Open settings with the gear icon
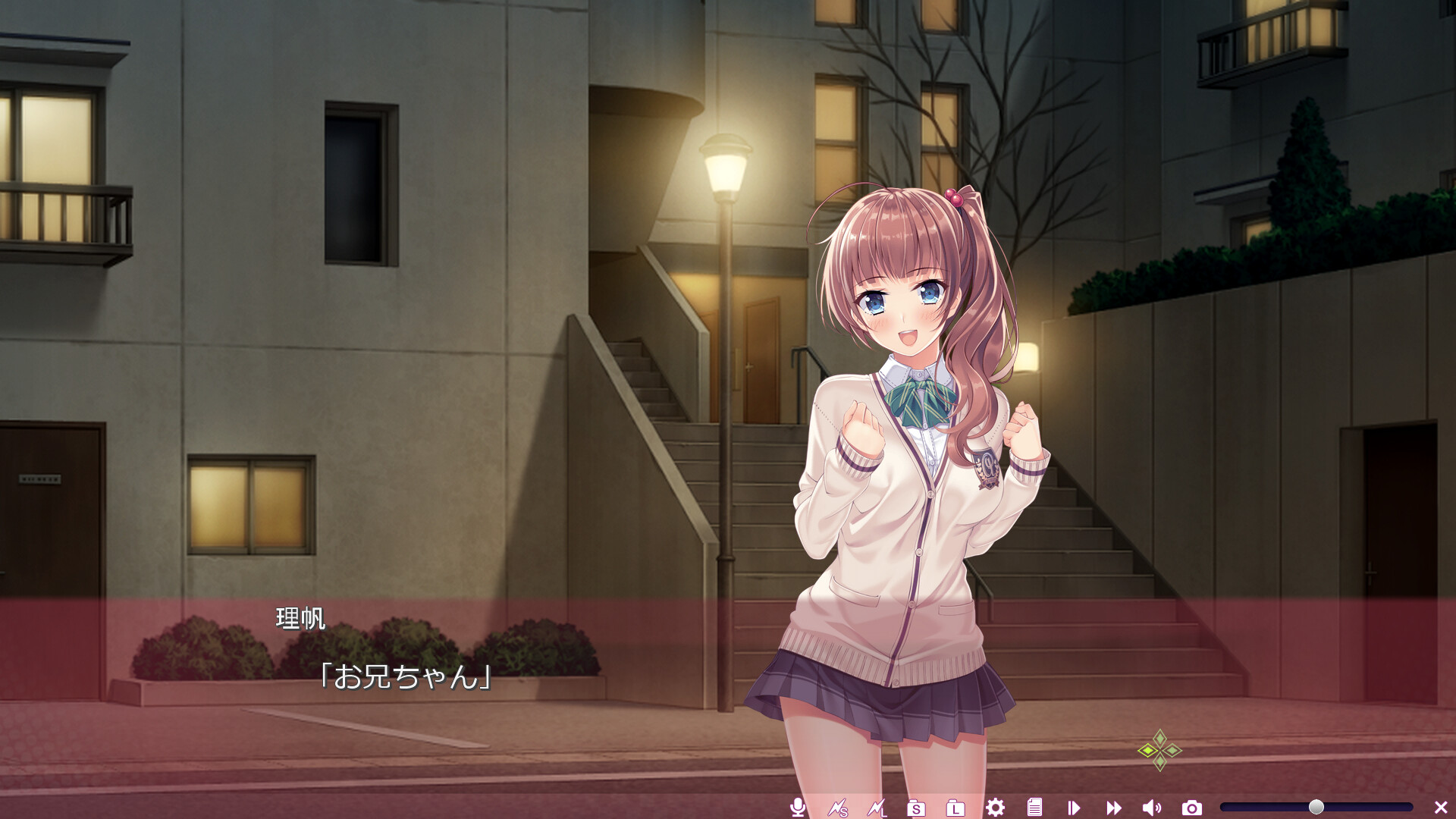This screenshot has width=1456, height=819. [x=995, y=808]
